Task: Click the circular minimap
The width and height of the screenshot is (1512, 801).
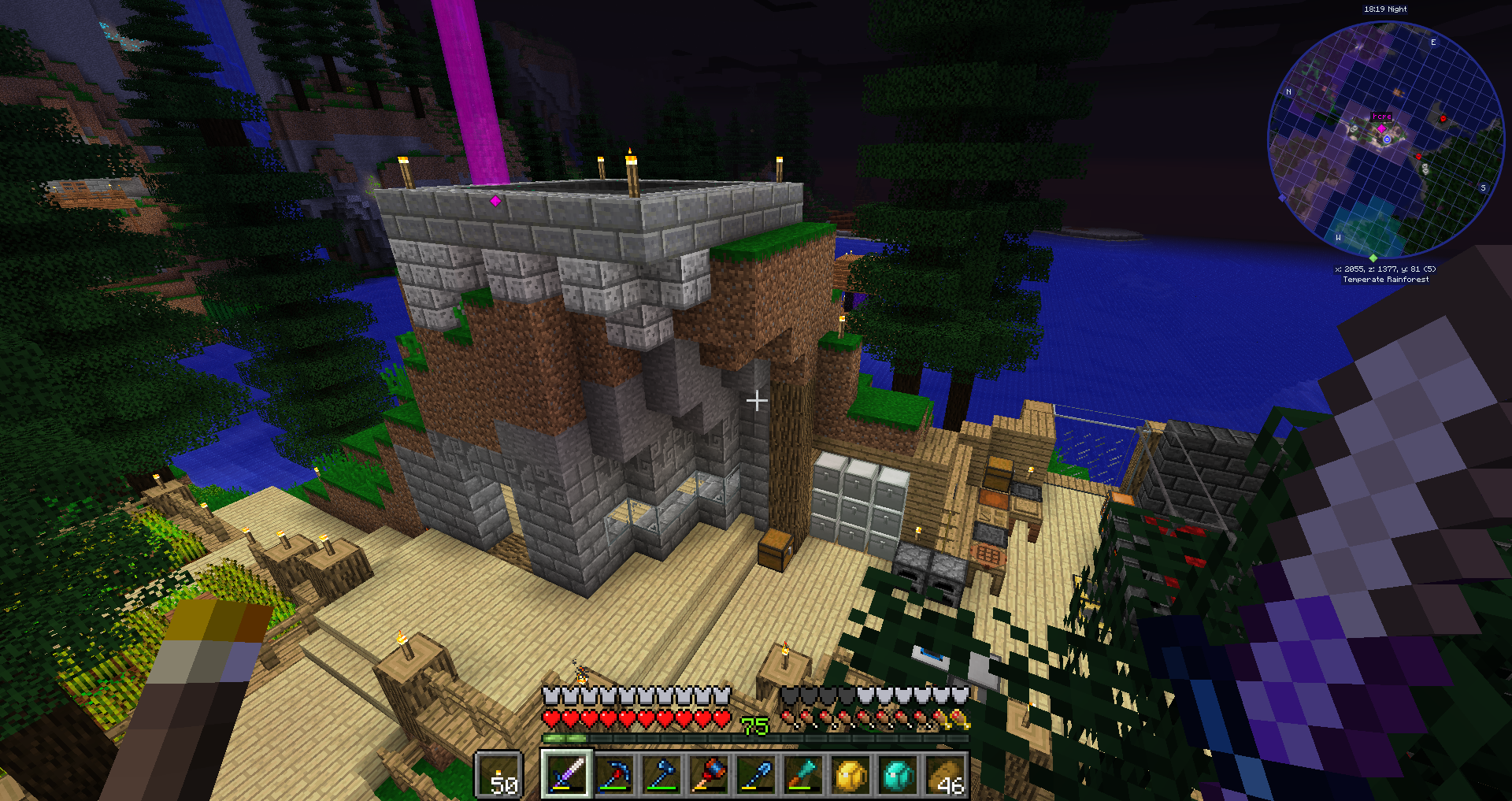Action: pyautogui.click(x=1385, y=140)
